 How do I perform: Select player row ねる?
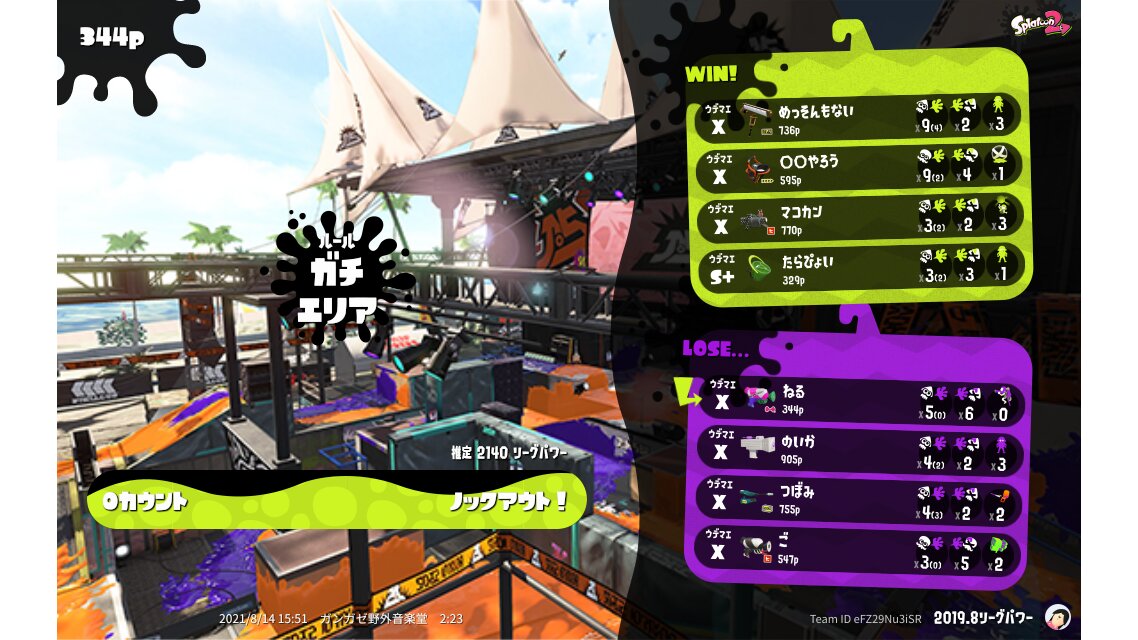tap(860, 401)
